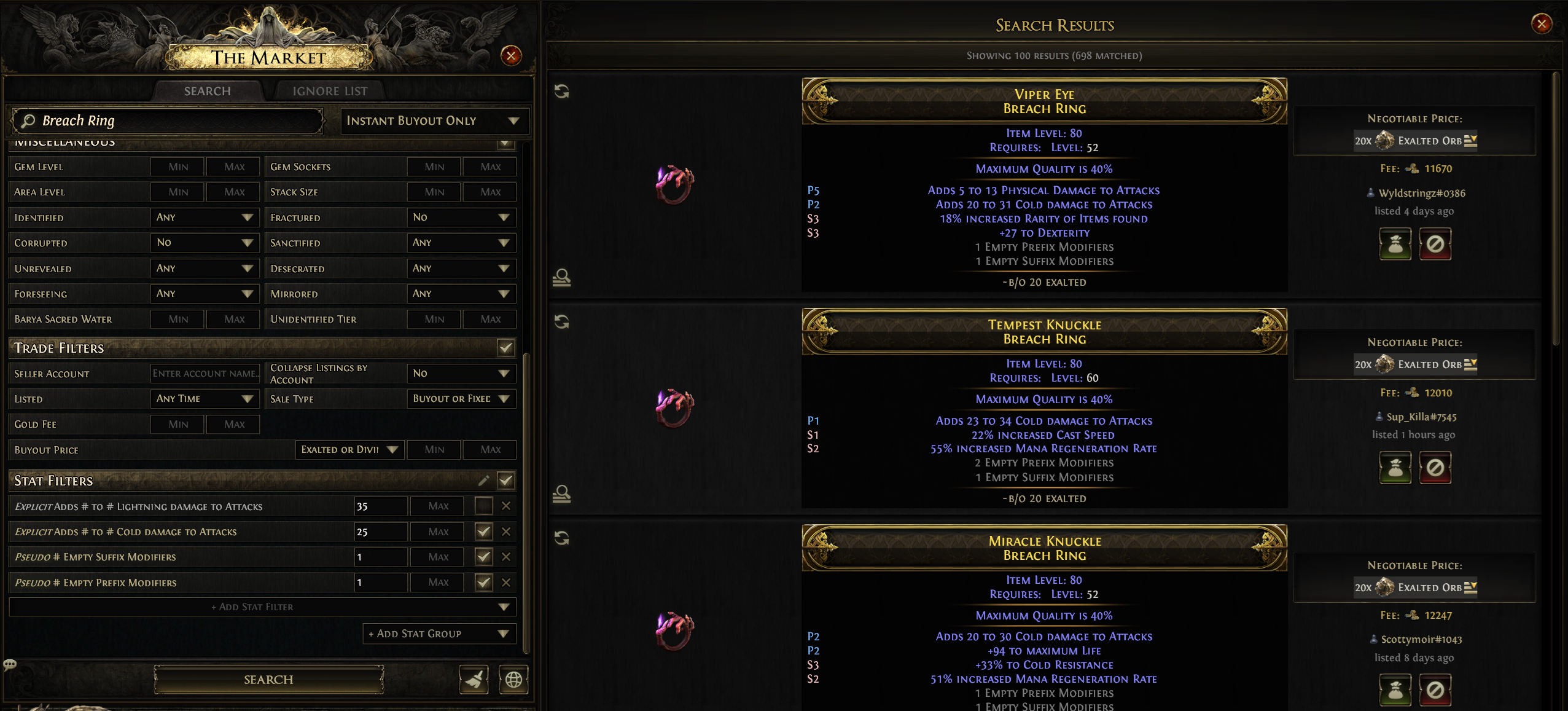Enable the Lightning Damage to Attacks filter

point(483,506)
